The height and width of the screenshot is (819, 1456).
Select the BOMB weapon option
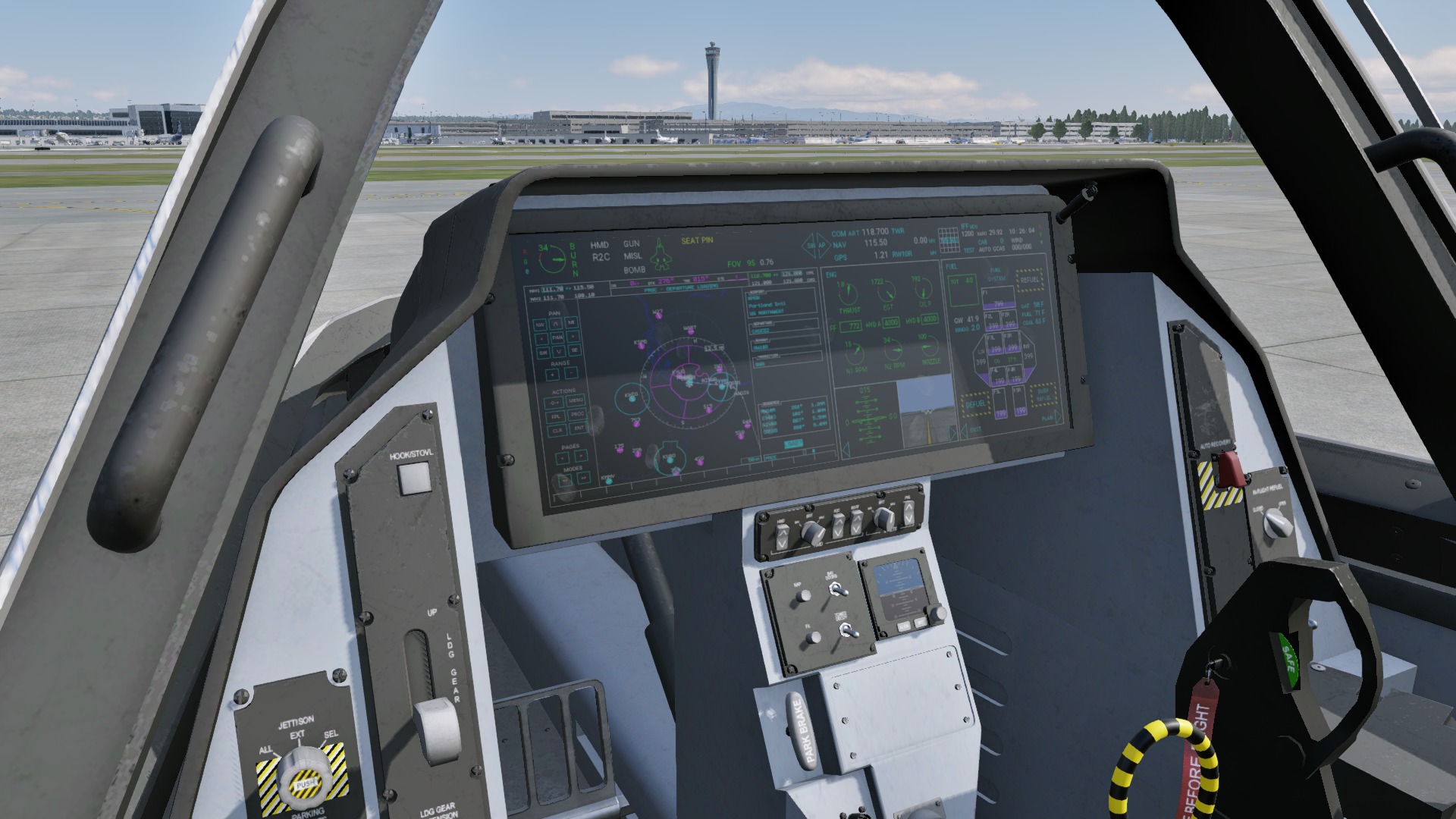coord(634,270)
